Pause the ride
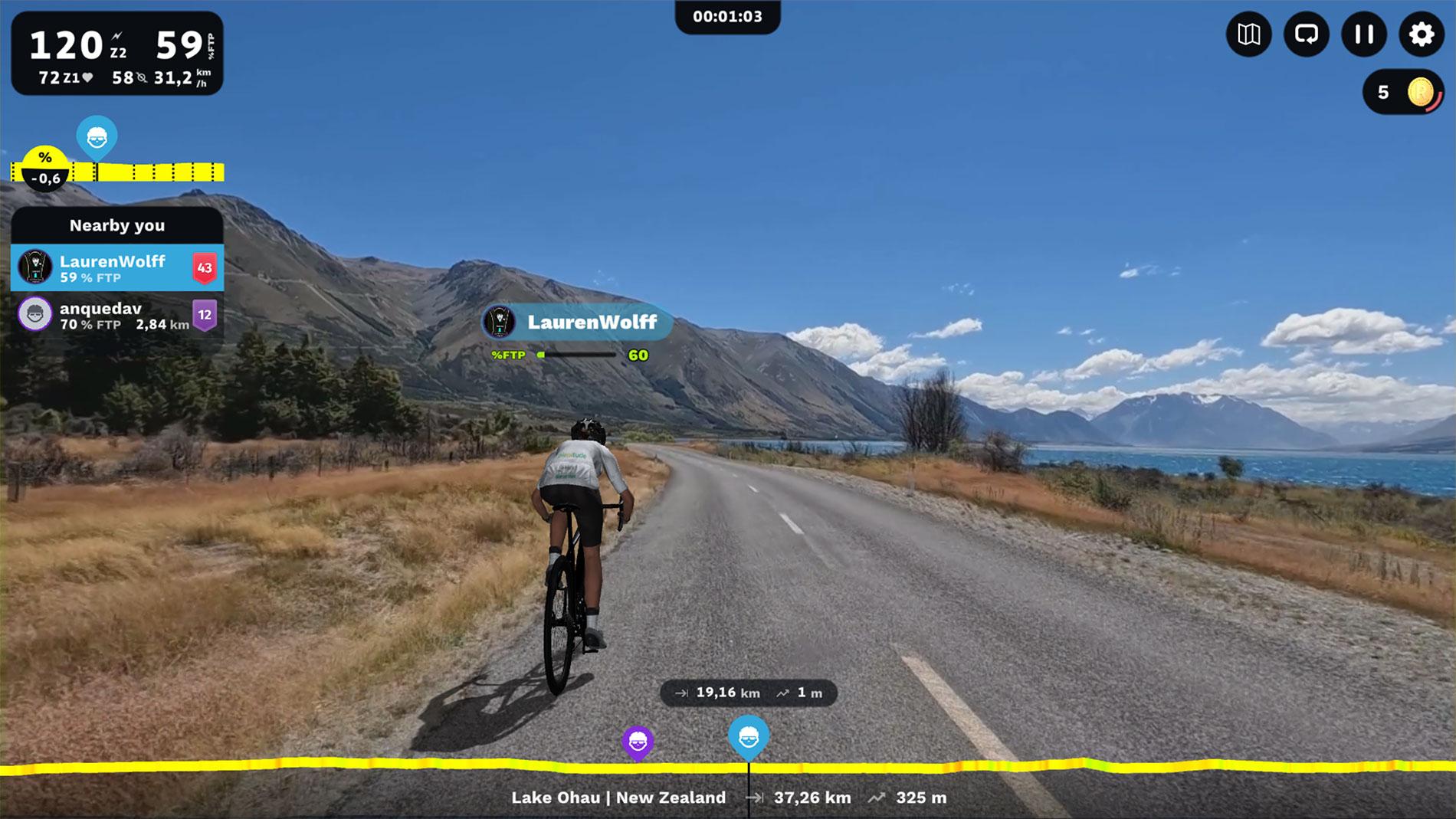The width and height of the screenshot is (1456, 819). tap(1364, 34)
